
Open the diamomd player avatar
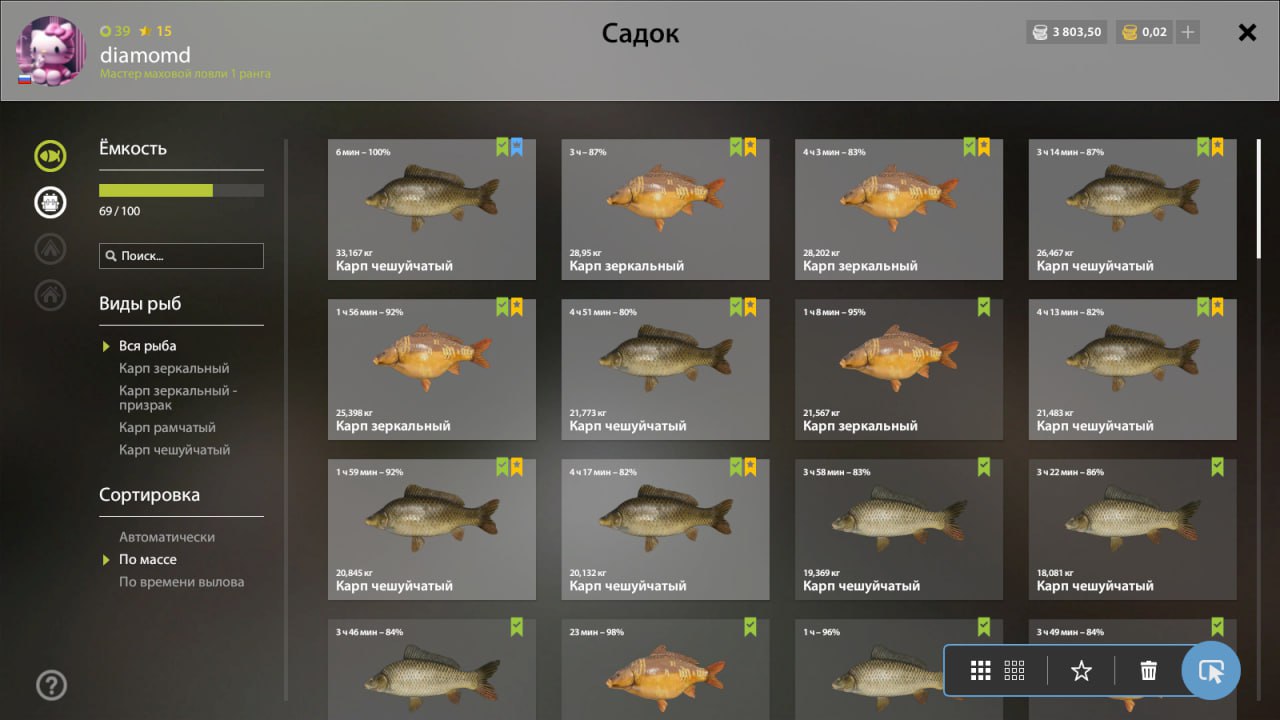(x=52, y=50)
